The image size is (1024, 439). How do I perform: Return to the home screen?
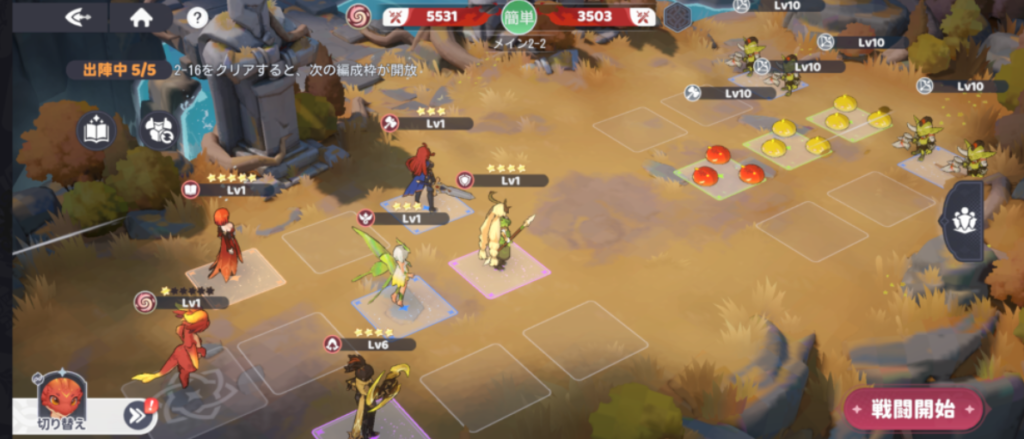coord(141,17)
